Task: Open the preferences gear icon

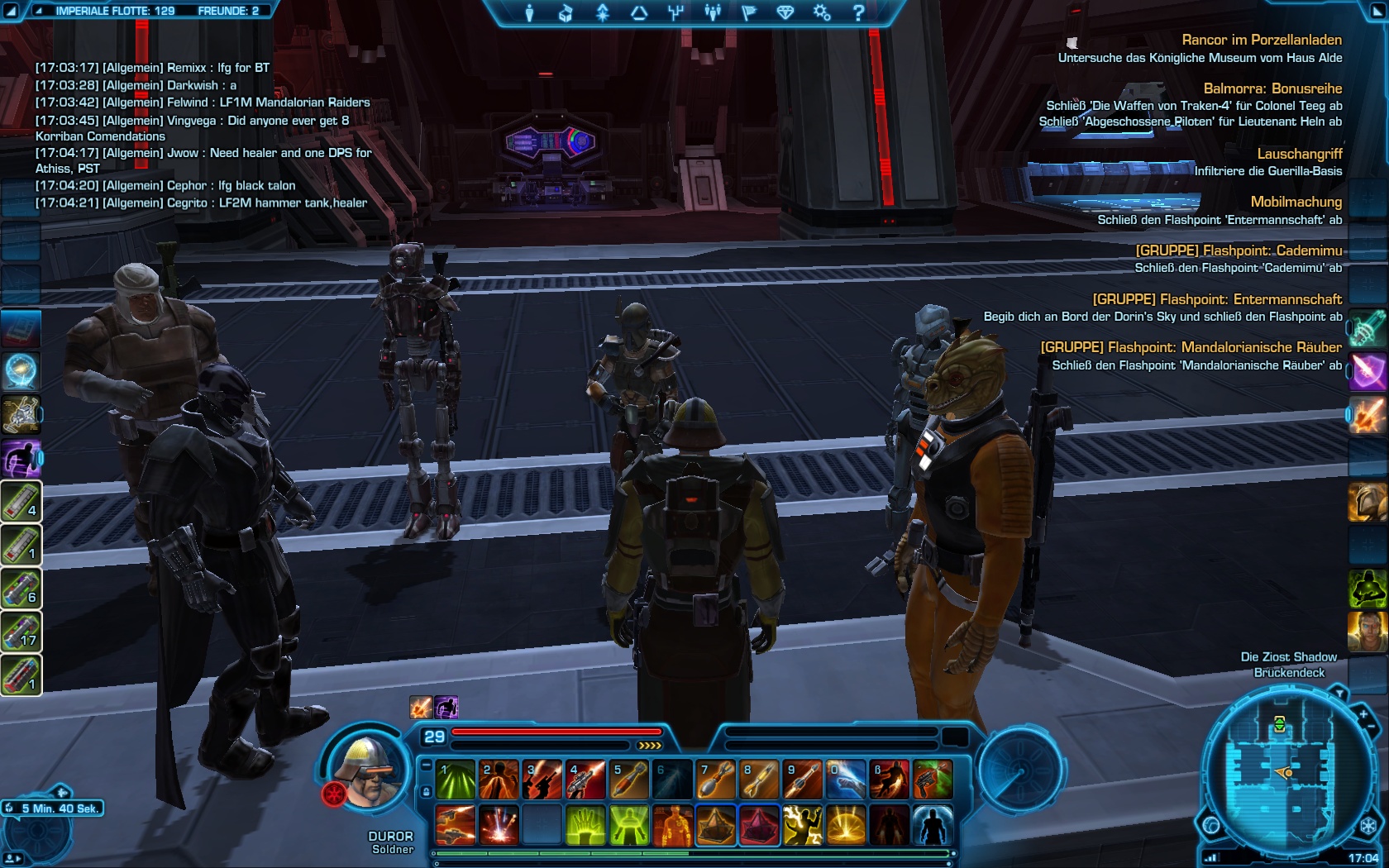Action: 821,12
